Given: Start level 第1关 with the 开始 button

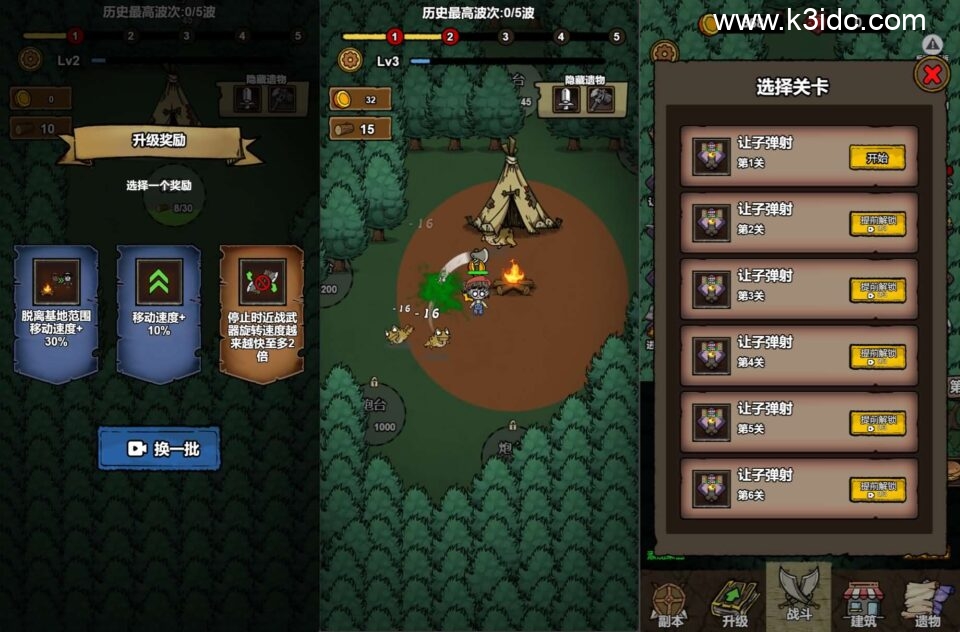Looking at the screenshot, I should click(877, 157).
